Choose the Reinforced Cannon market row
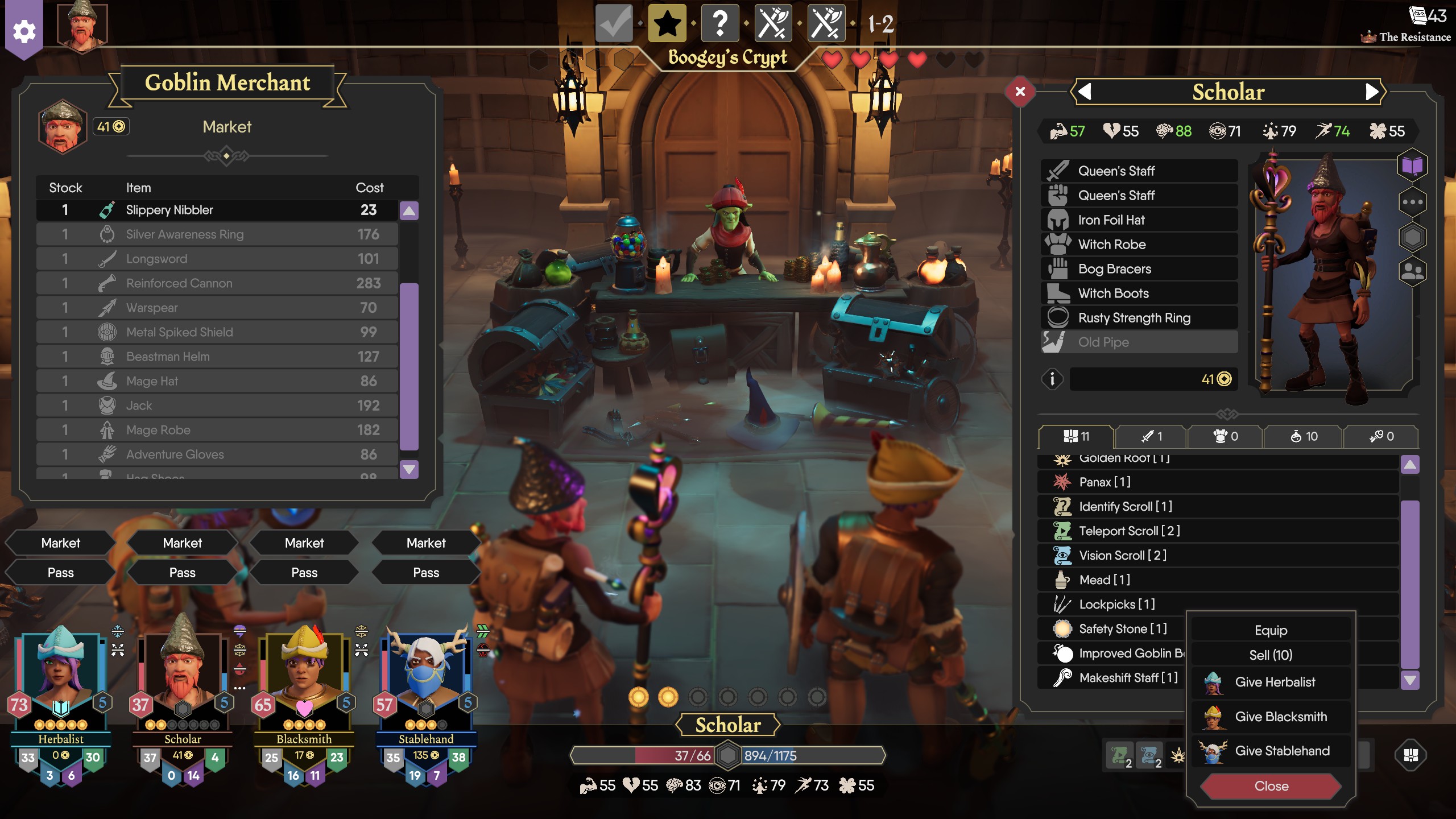 [x=216, y=283]
